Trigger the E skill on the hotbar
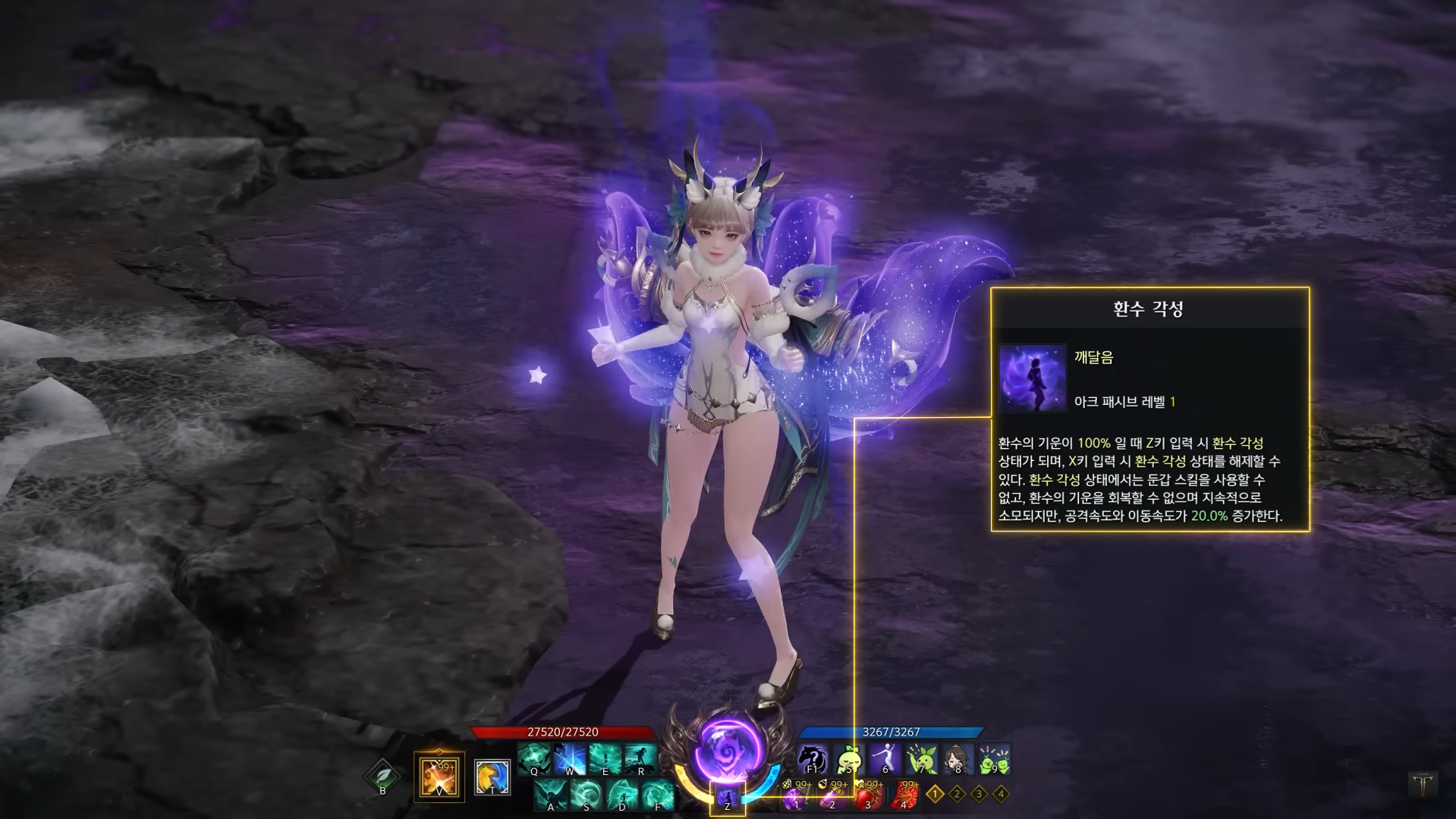 (605, 759)
